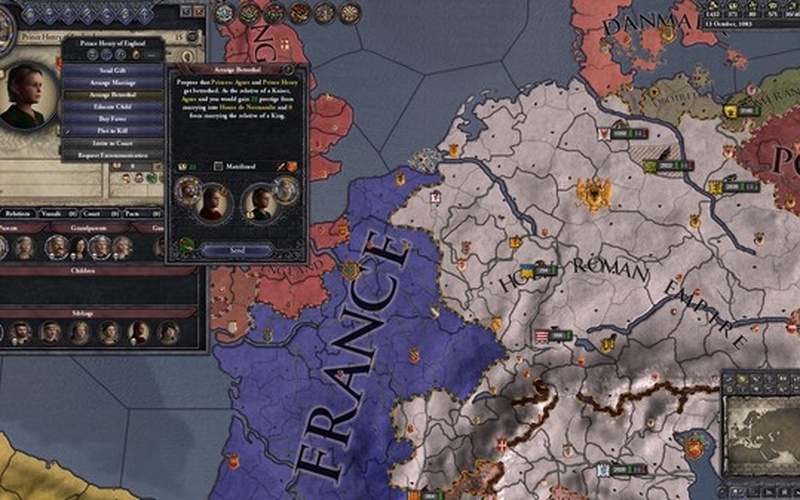Choose Request Excommunication
Viewport: 800px width, 500px height.
click(x=113, y=156)
